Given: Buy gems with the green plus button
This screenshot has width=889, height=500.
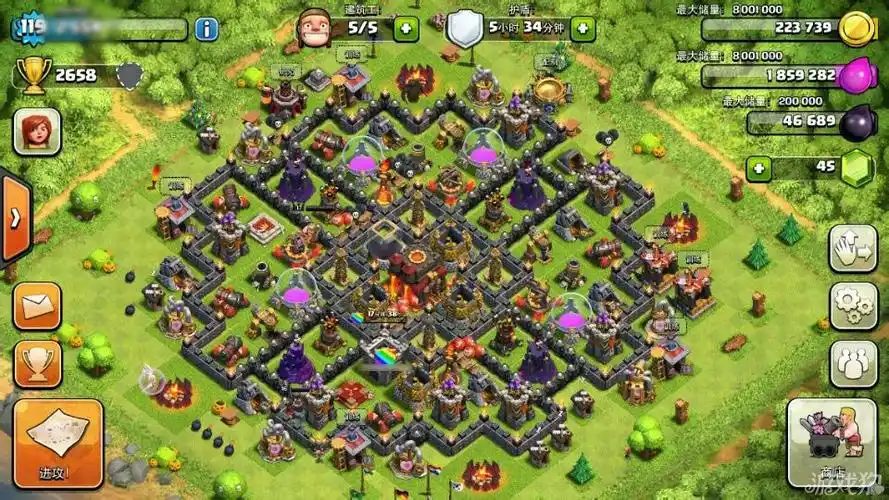Looking at the screenshot, I should (x=759, y=168).
